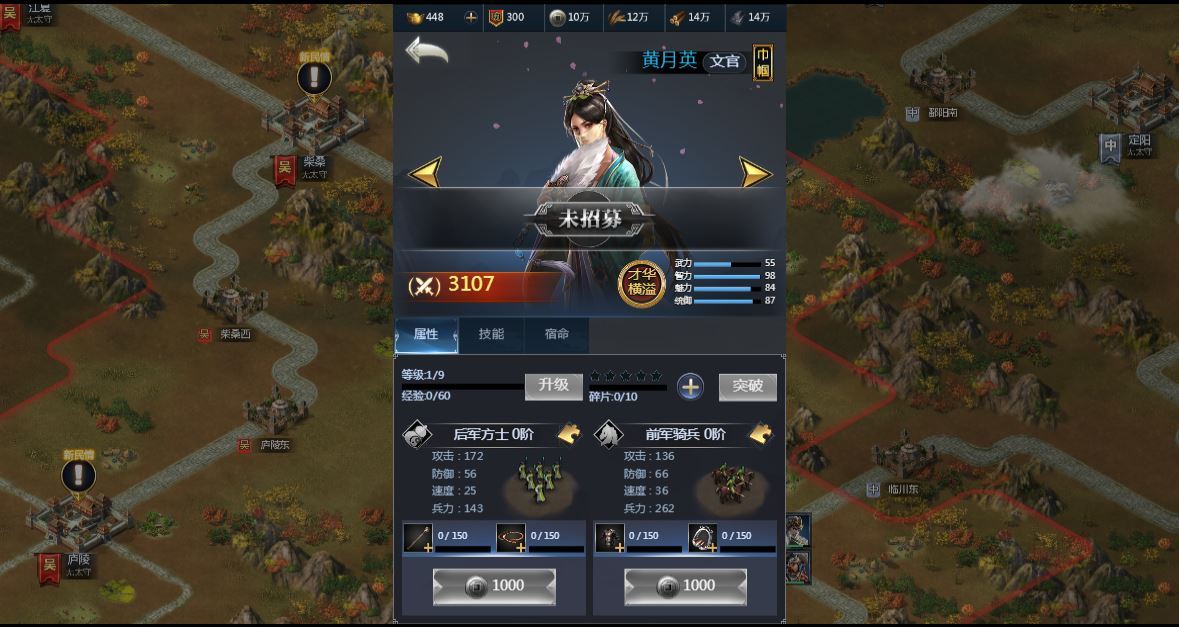Image resolution: width=1179 pixels, height=627 pixels.
Task: Show the next general with right arrow
Action: point(755,173)
